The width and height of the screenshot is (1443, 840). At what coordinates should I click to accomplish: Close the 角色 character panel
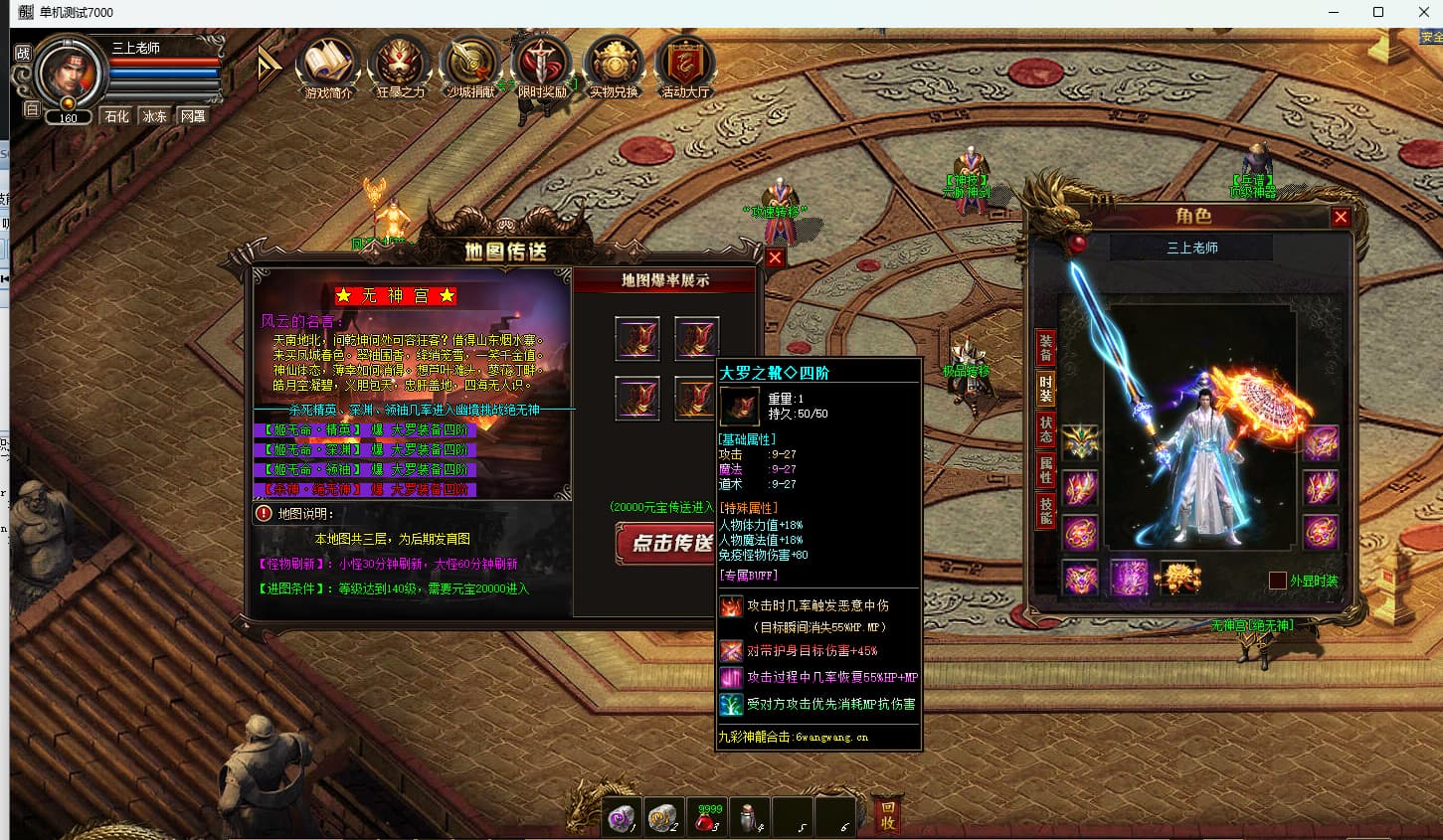tap(1341, 217)
